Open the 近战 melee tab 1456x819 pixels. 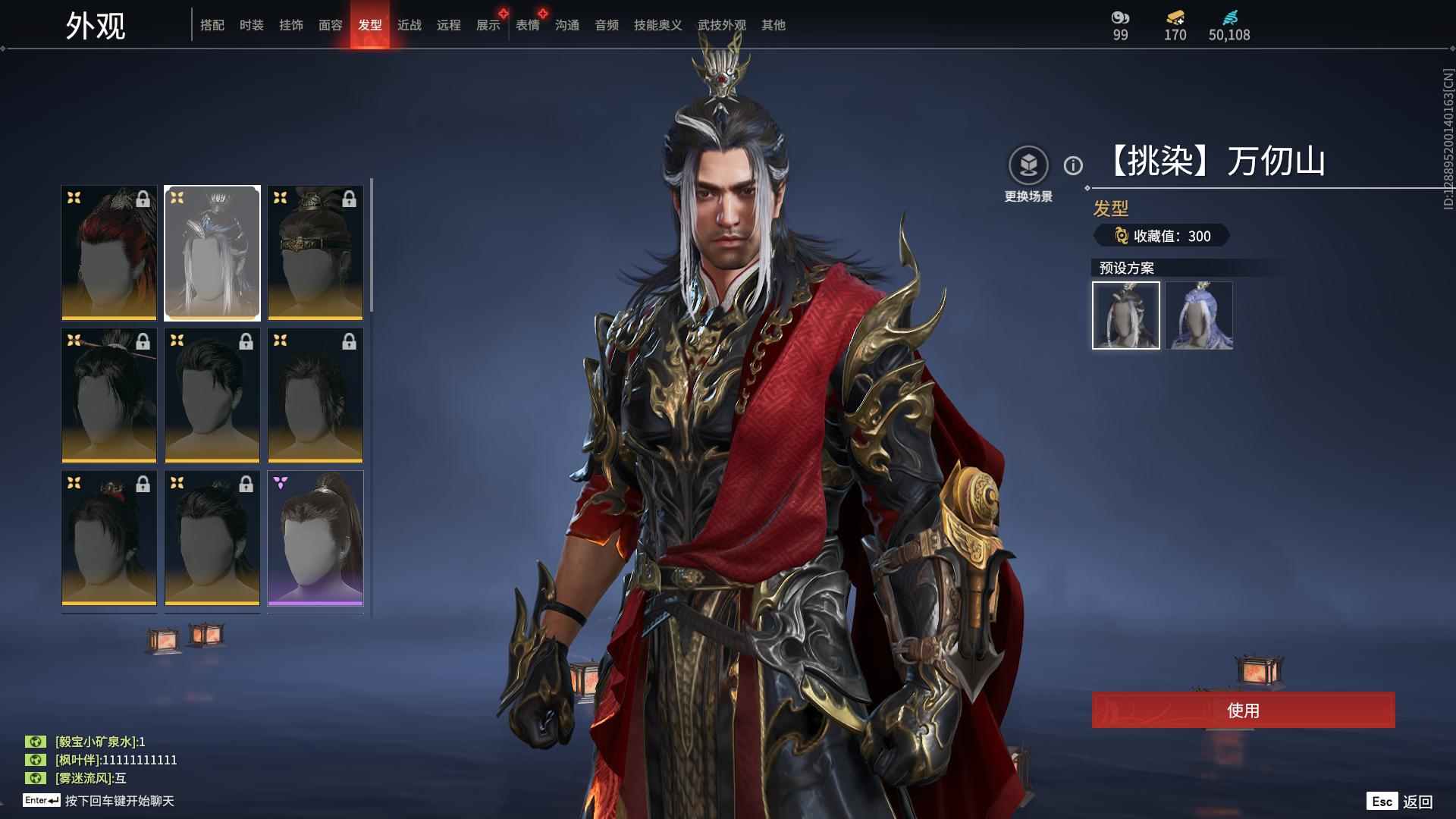(409, 25)
